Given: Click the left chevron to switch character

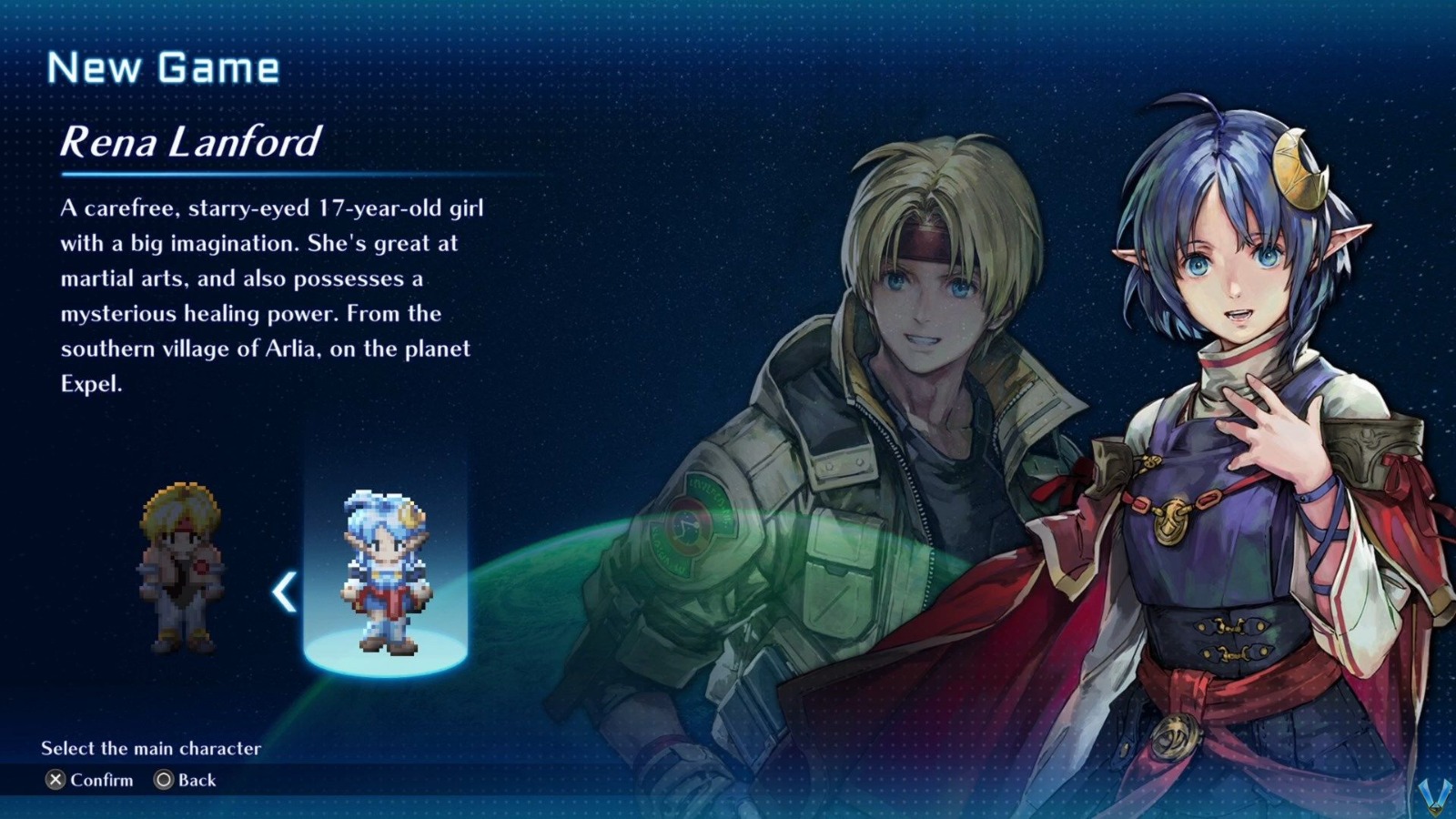Looking at the screenshot, I should [282, 590].
